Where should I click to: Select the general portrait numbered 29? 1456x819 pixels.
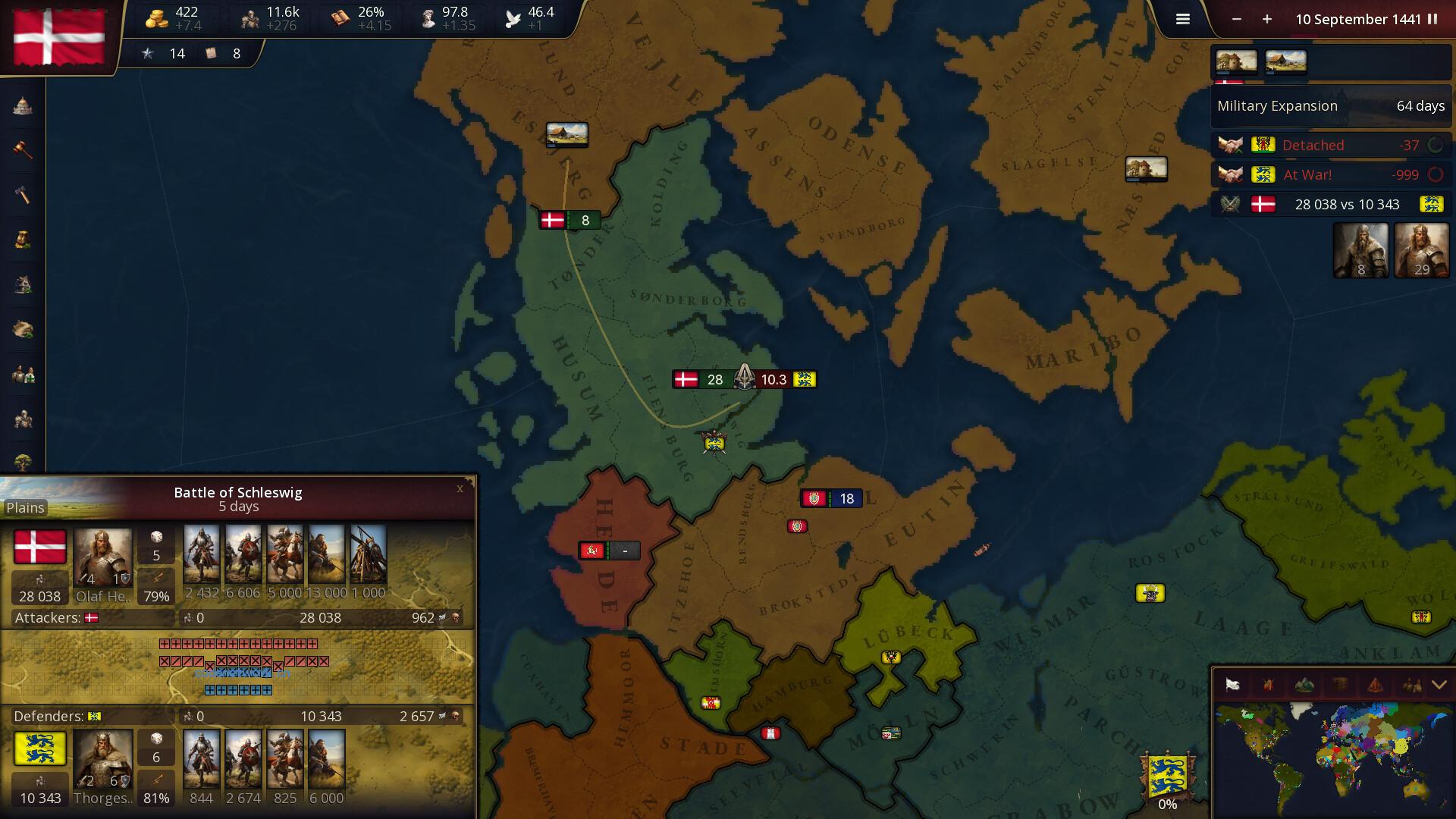(x=1421, y=250)
